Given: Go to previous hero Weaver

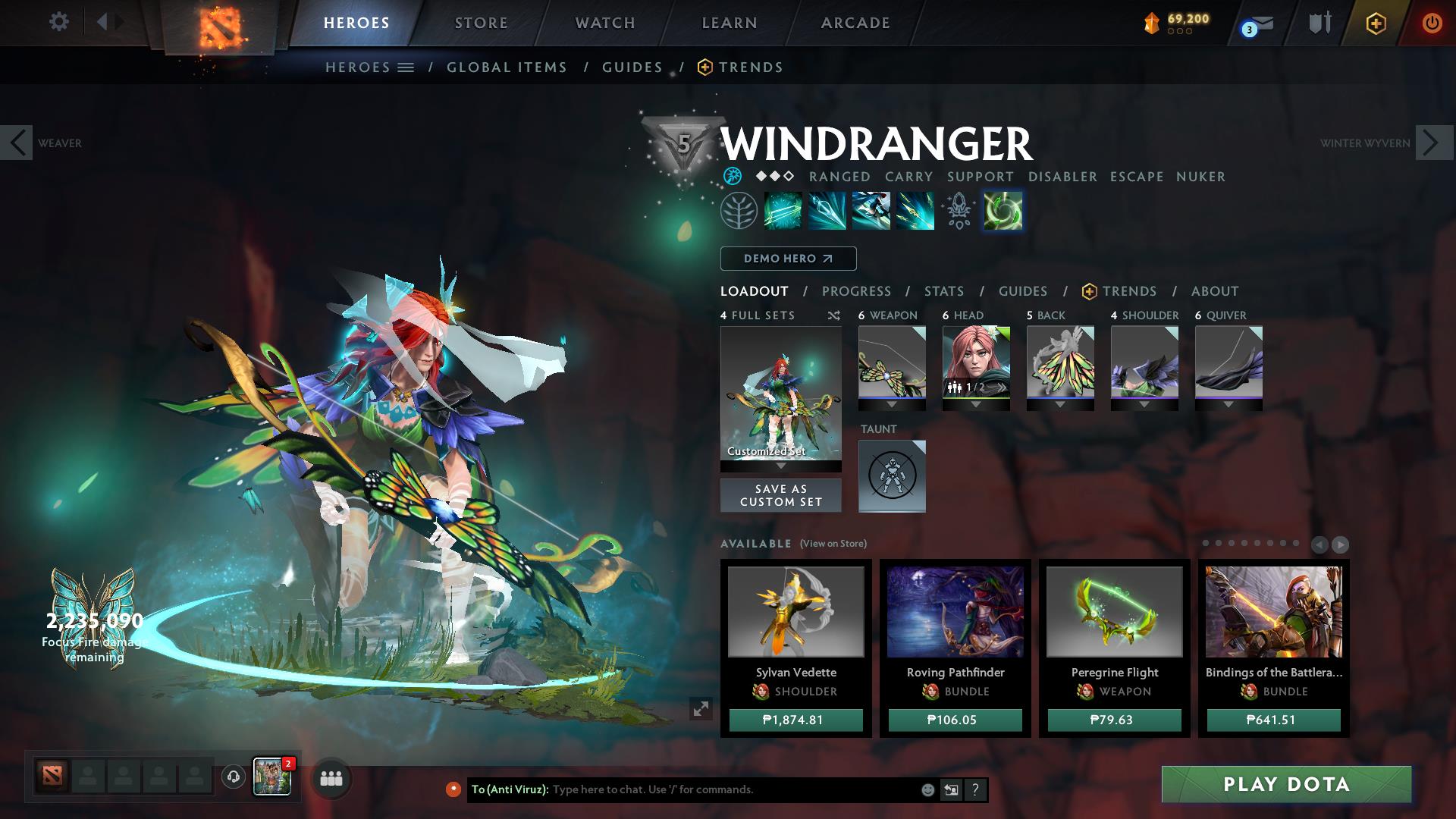Looking at the screenshot, I should [17, 143].
